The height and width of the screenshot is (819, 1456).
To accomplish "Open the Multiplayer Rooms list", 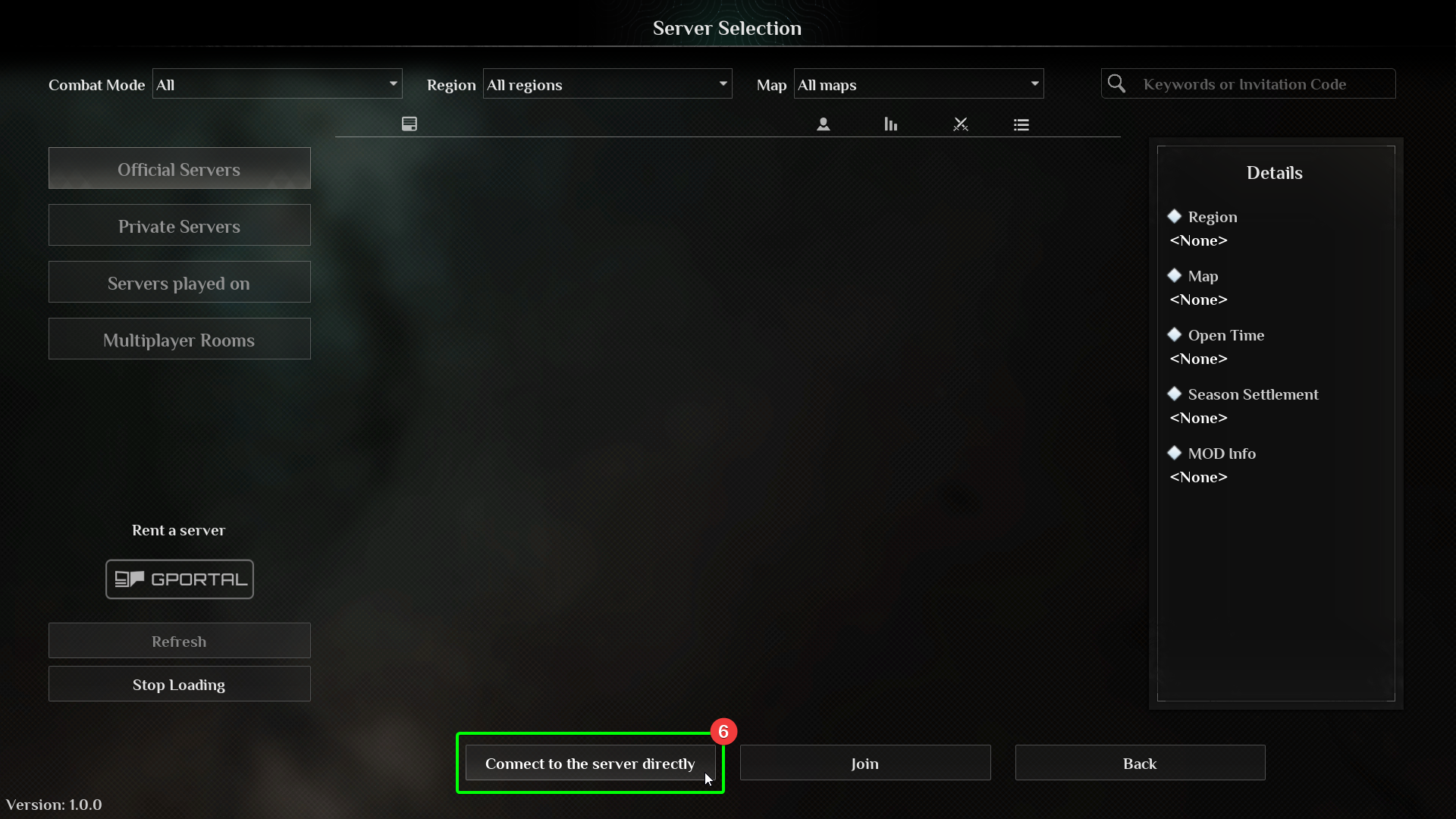I will (179, 339).
